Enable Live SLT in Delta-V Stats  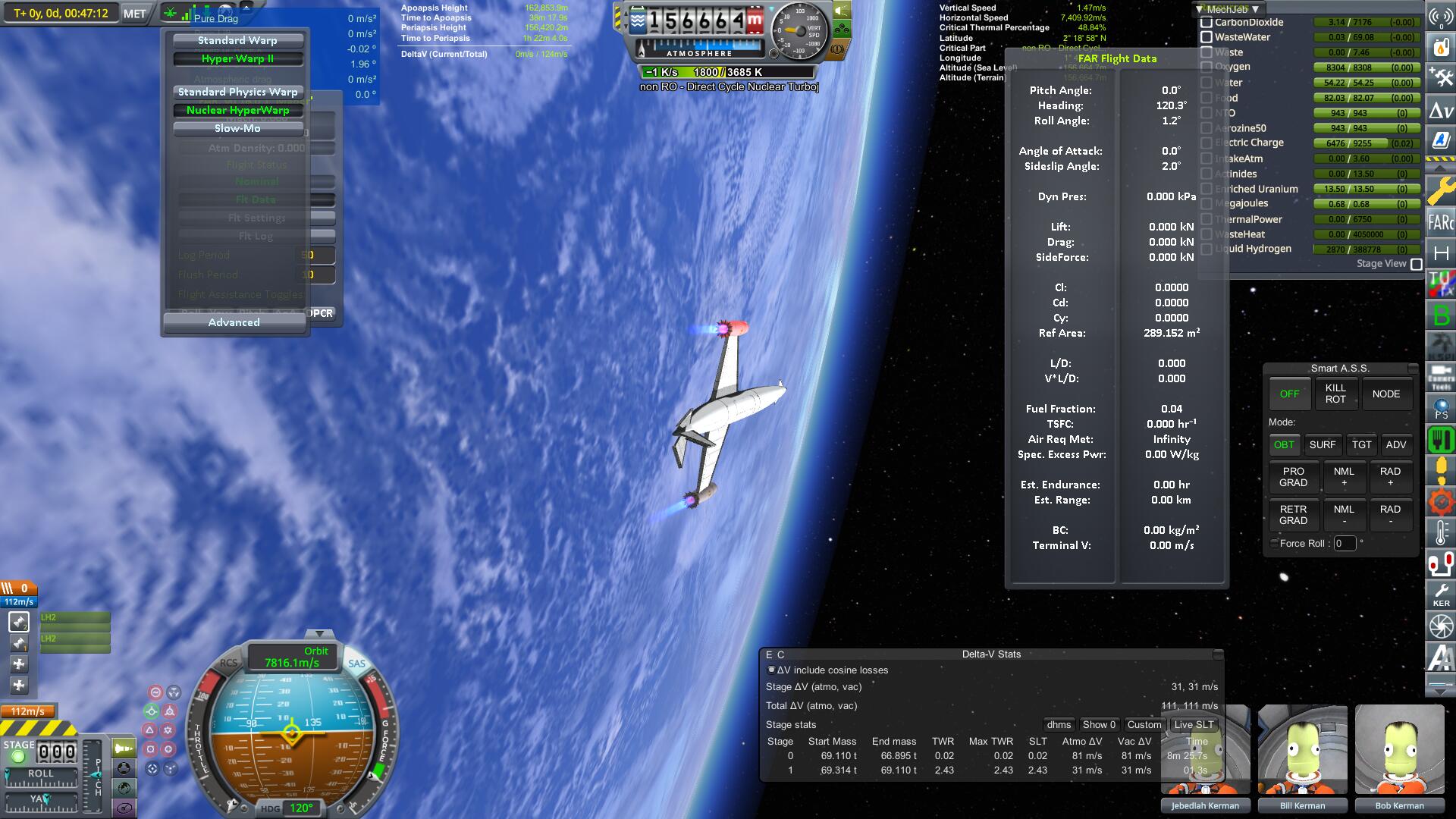1194,724
